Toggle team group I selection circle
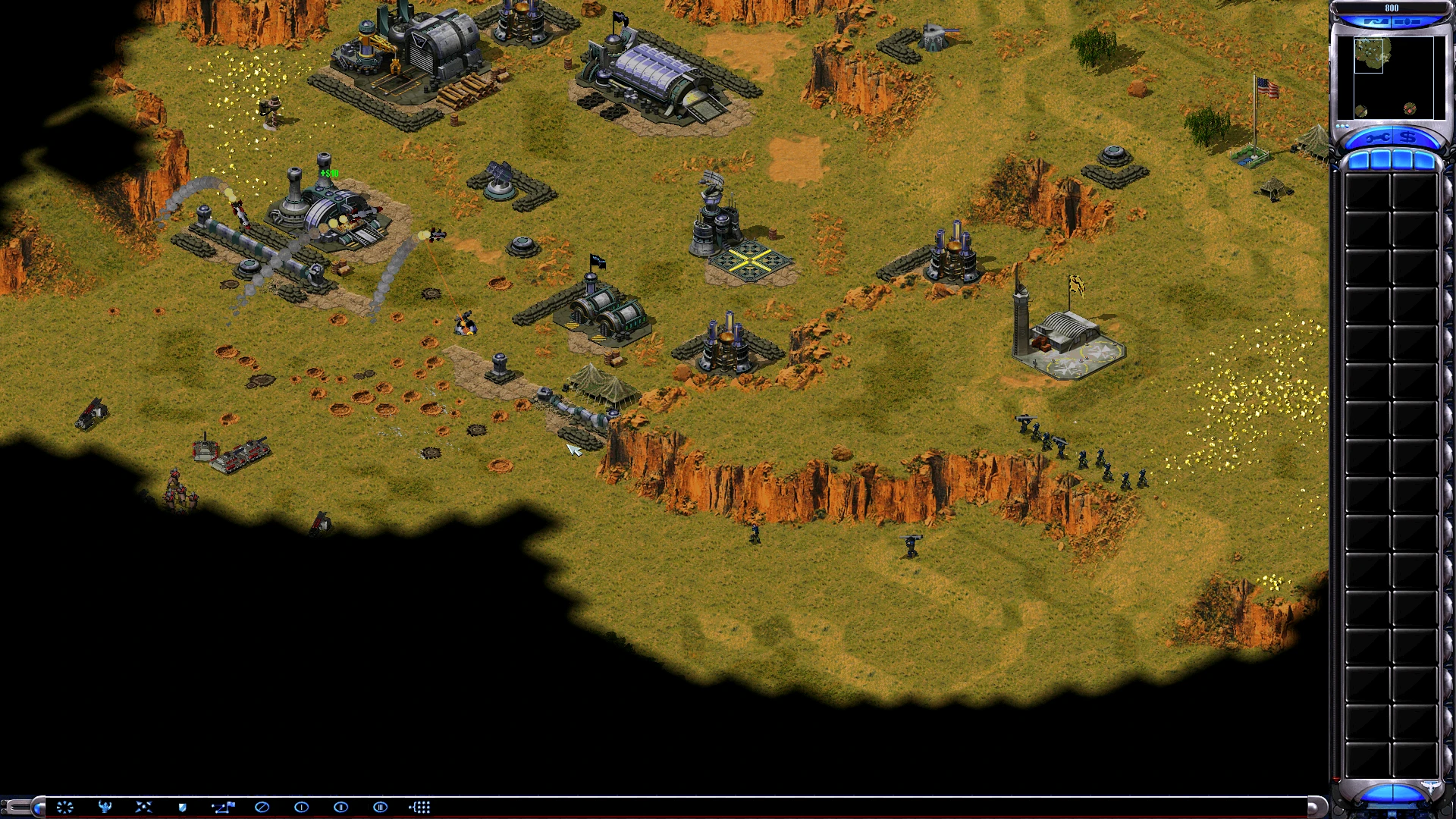1456x819 pixels. tap(301, 807)
